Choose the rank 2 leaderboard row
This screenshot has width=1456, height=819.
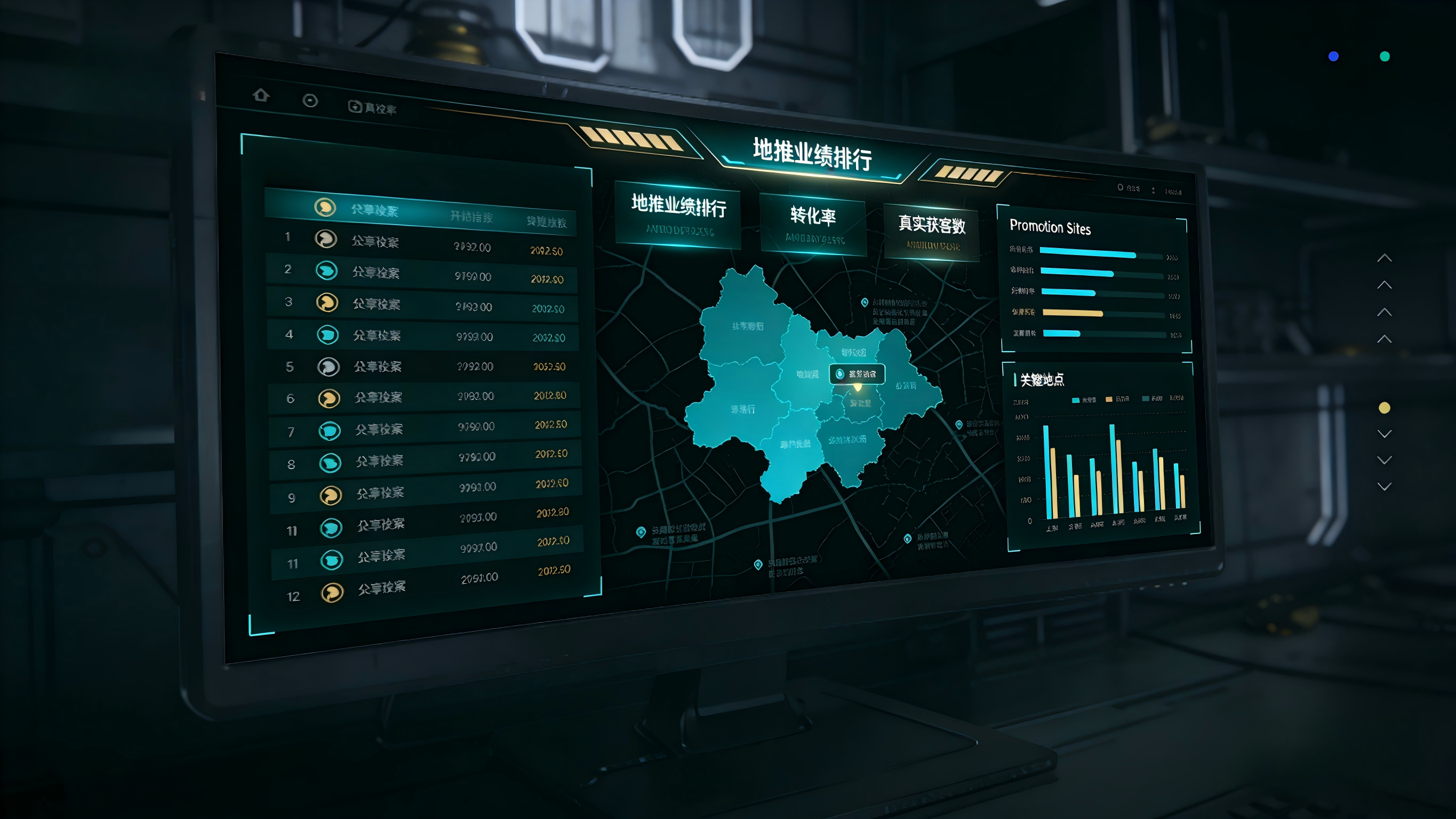pyautogui.click(x=423, y=274)
